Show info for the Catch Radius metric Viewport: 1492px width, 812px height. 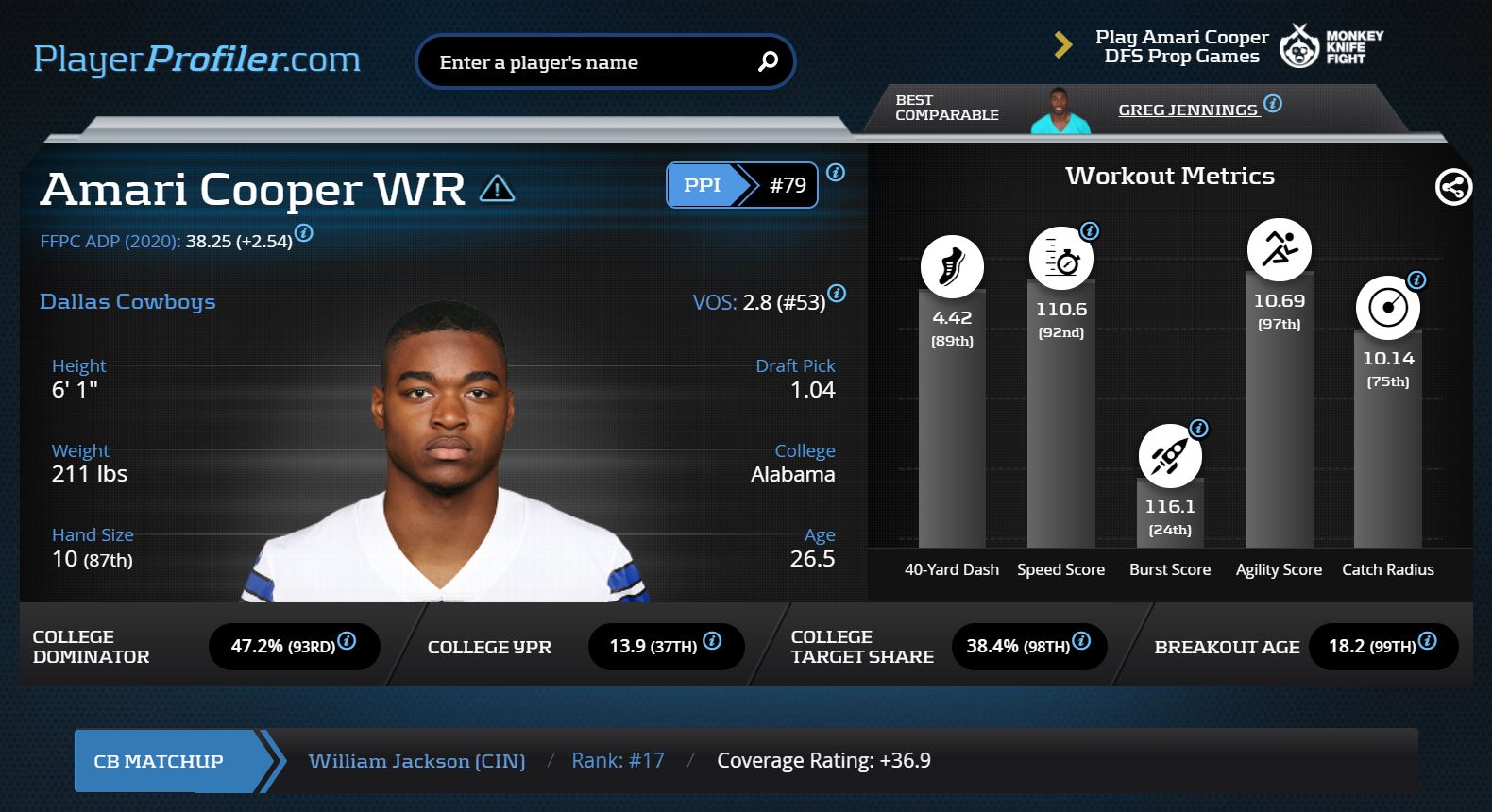1416,279
